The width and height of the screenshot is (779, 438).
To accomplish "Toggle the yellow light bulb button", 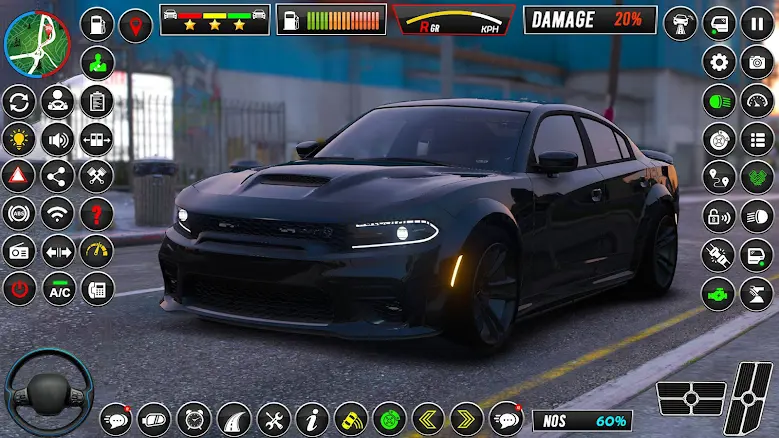I will (x=19, y=139).
